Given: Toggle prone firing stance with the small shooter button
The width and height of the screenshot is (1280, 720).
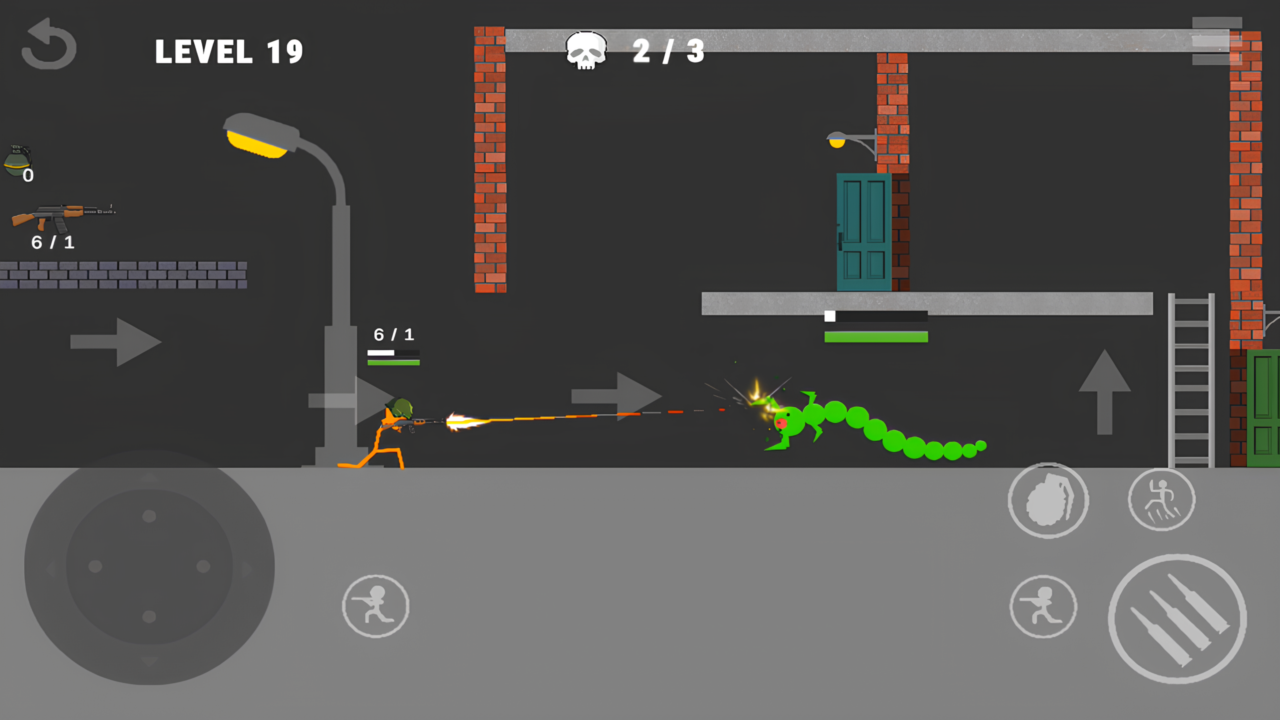Looking at the screenshot, I should click(x=1044, y=606).
